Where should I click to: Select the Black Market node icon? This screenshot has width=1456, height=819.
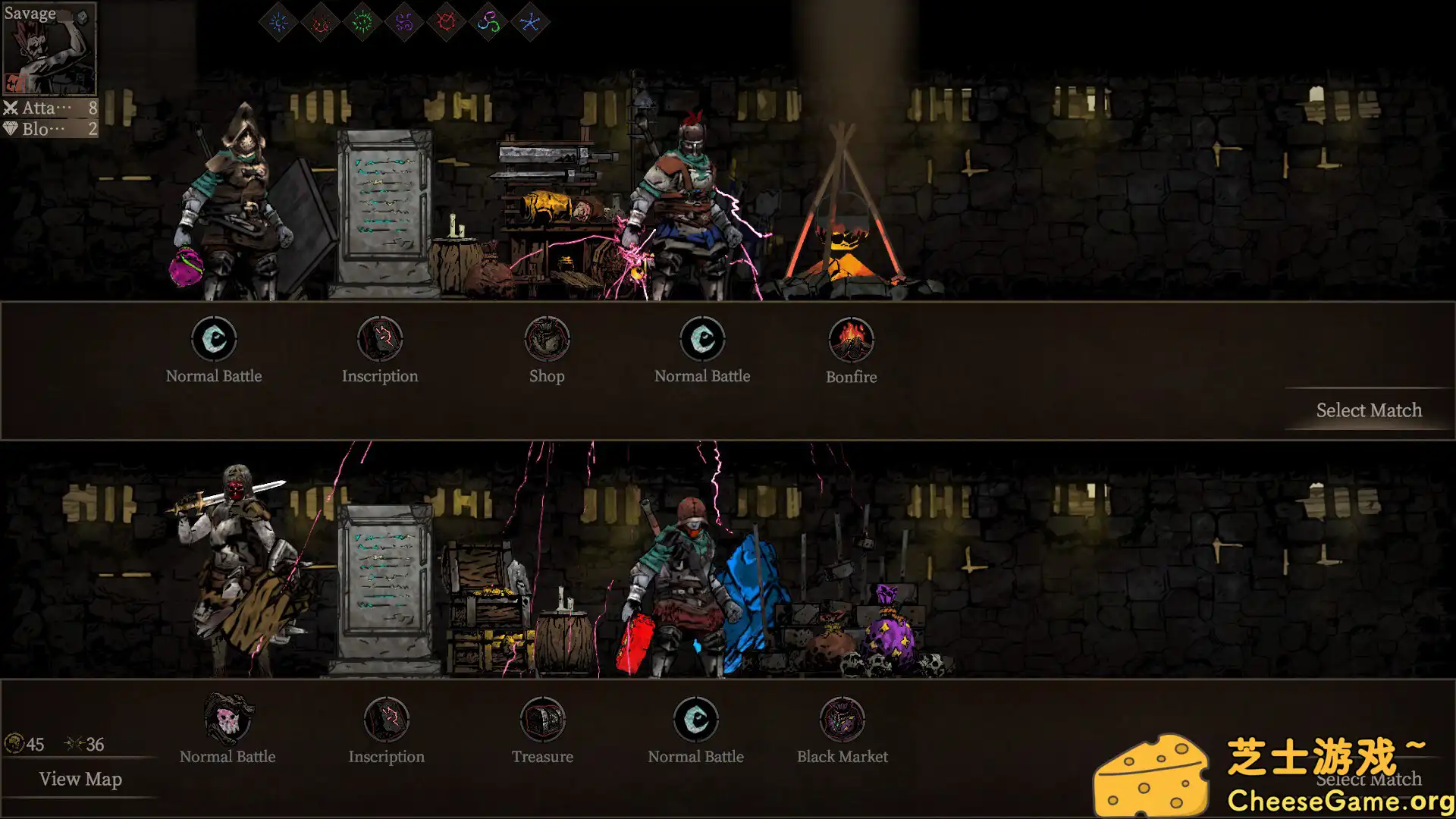click(842, 720)
